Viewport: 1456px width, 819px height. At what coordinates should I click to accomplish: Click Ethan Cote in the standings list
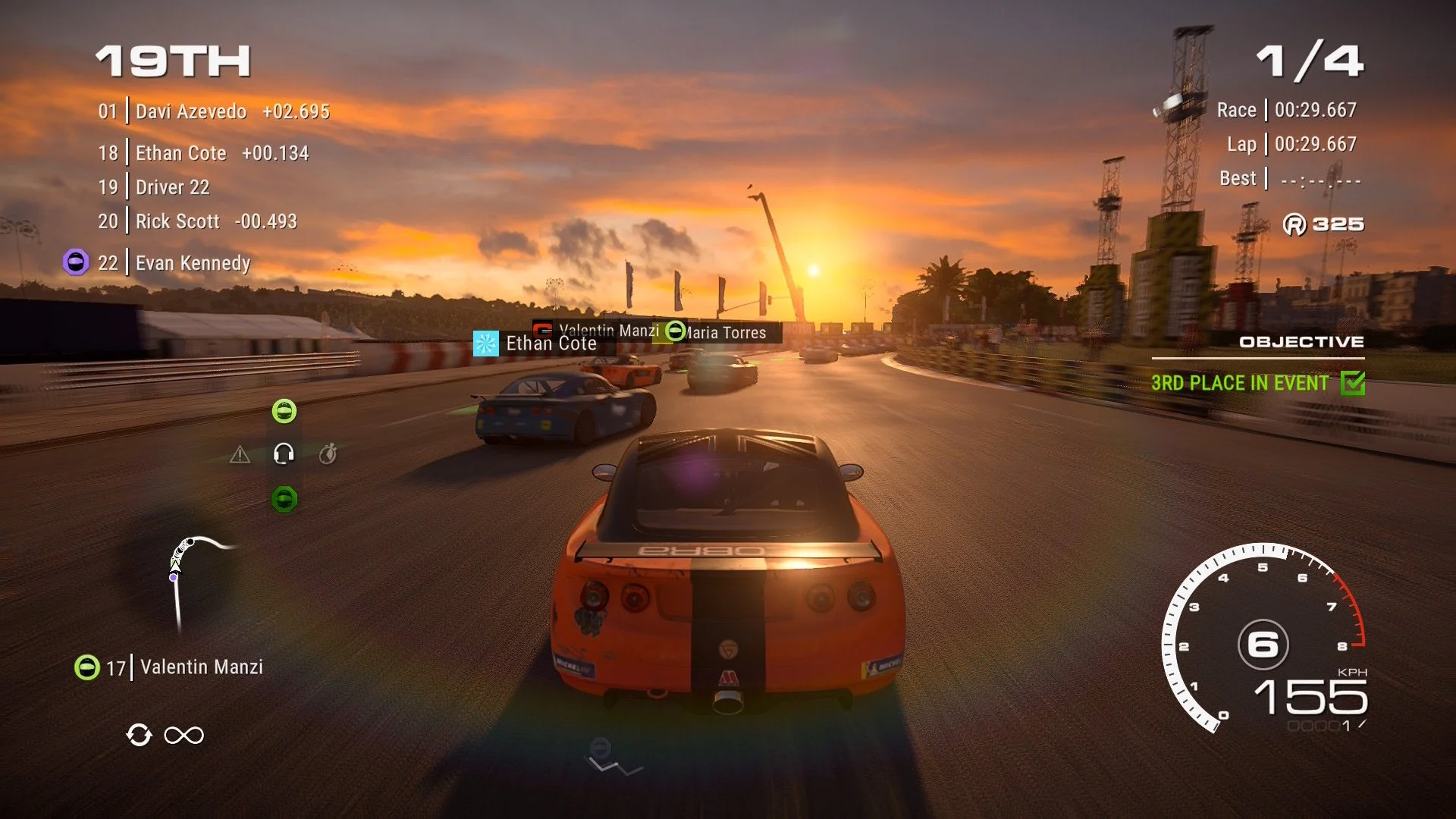202,153
